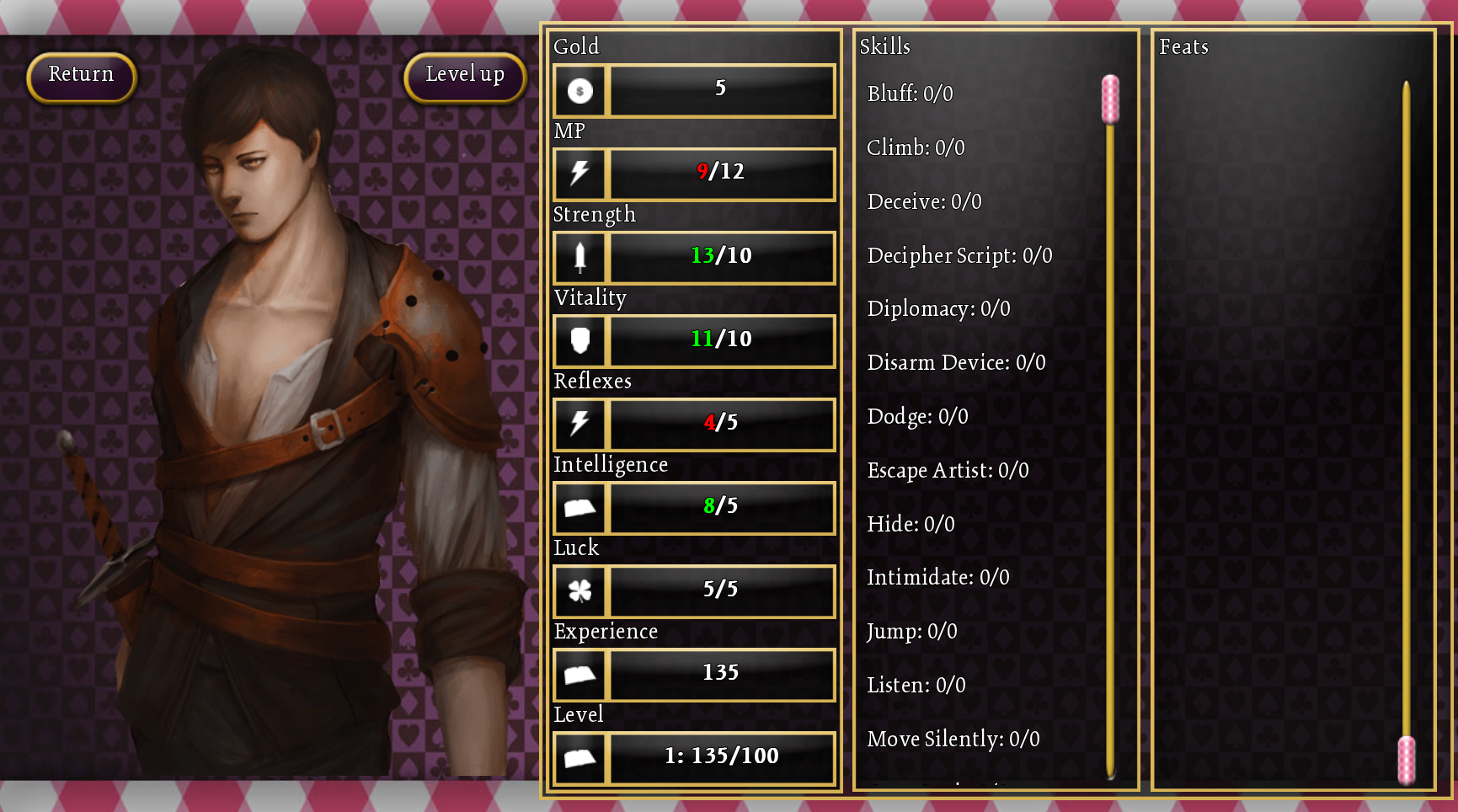Pick the Decipher Script skill
Image resolution: width=1458 pixels, height=812 pixels.
click(959, 255)
